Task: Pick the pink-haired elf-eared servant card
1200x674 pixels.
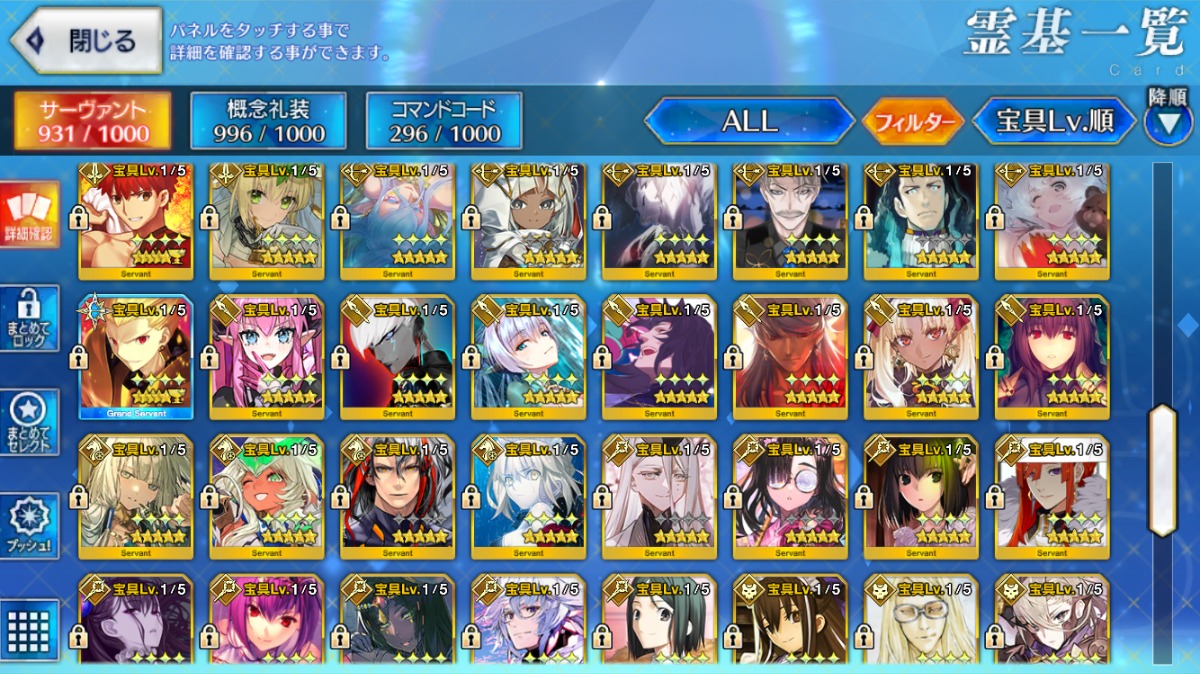Action: [267, 357]
